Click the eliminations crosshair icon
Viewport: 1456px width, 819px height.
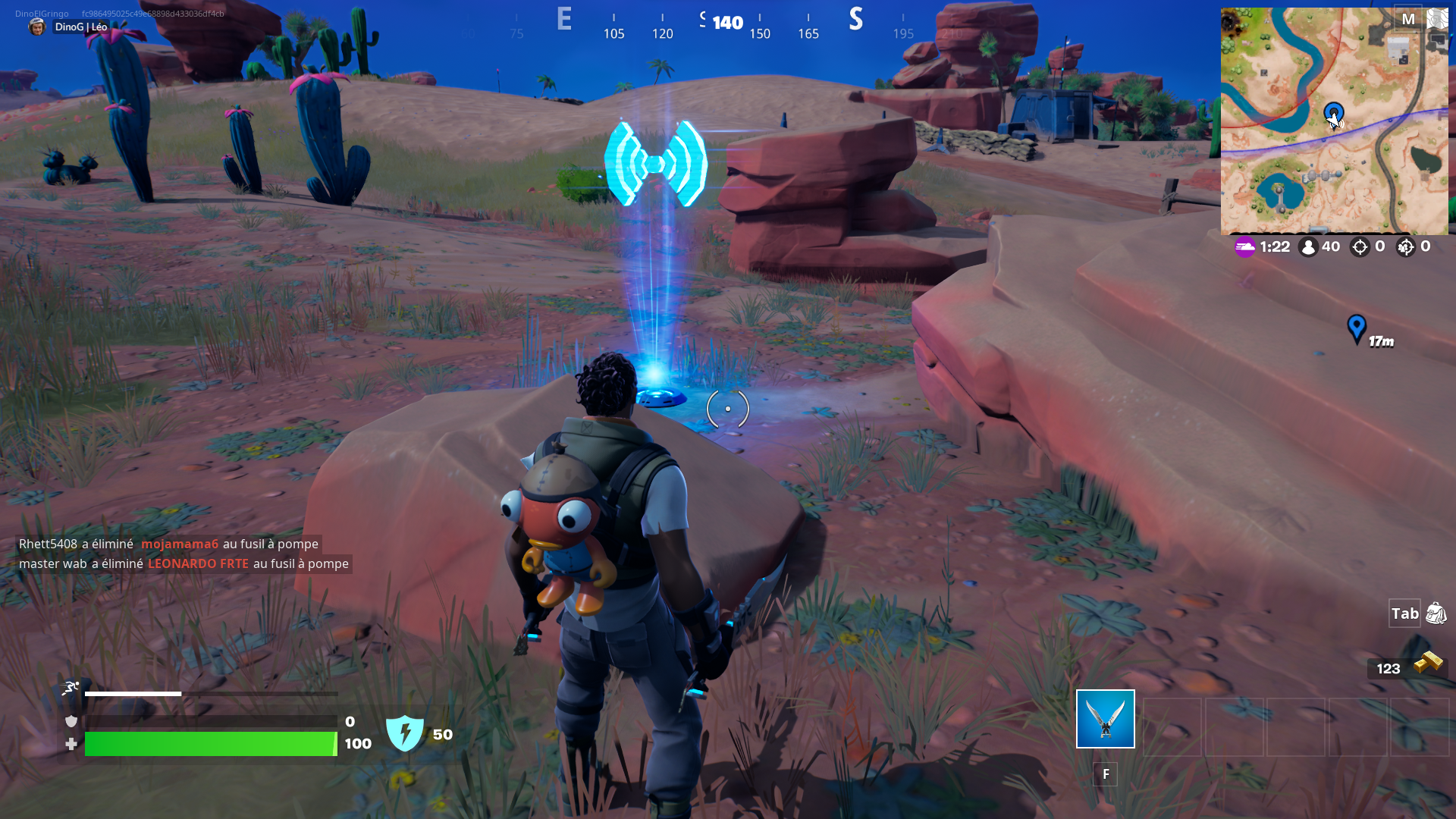coord(1358,246)
